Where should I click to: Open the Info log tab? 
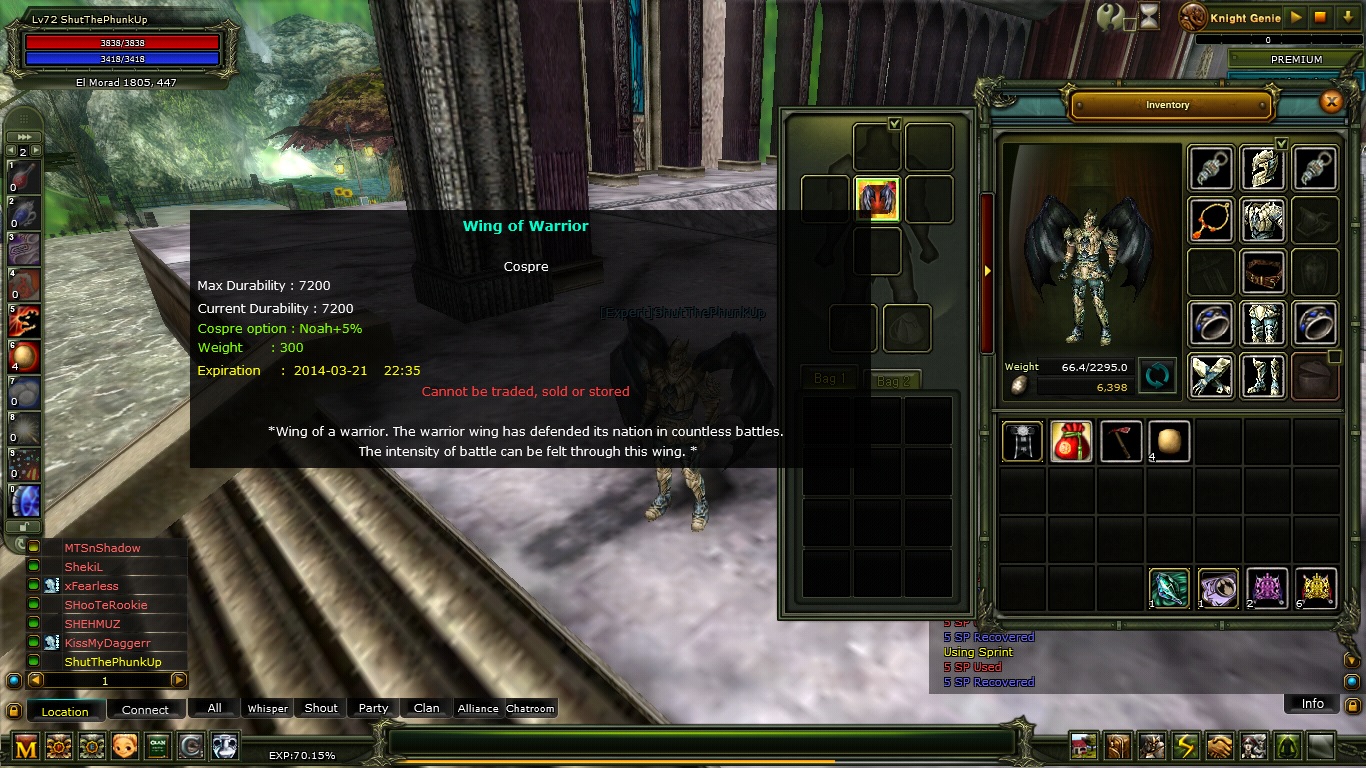[x=1312, y=703]
